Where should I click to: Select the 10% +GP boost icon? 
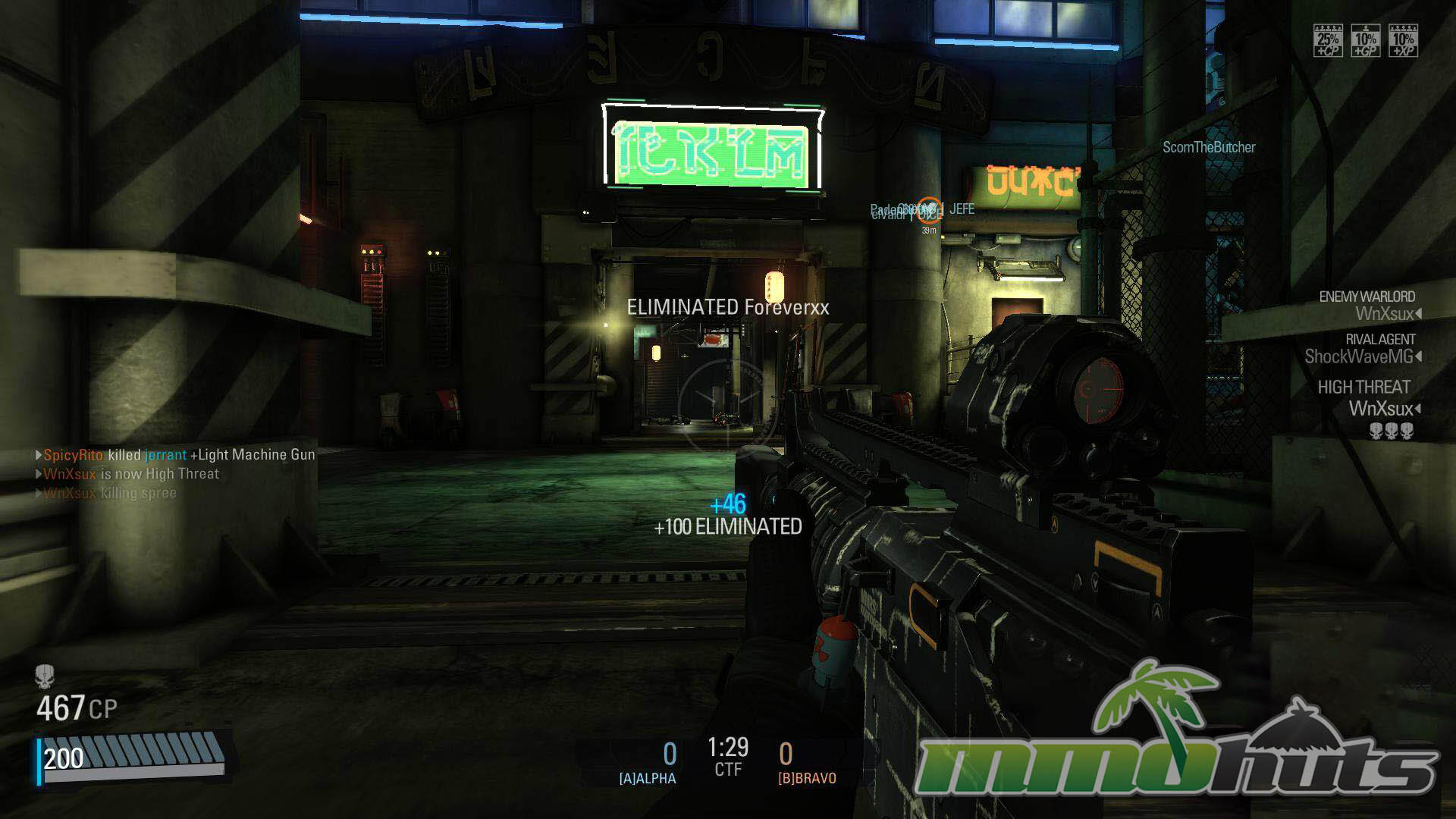(x=1365, y=40)
